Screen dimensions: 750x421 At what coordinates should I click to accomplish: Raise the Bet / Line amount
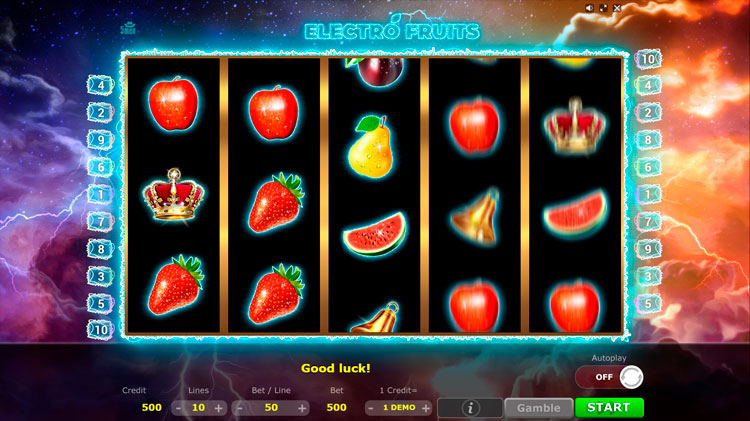coord(302,408)
